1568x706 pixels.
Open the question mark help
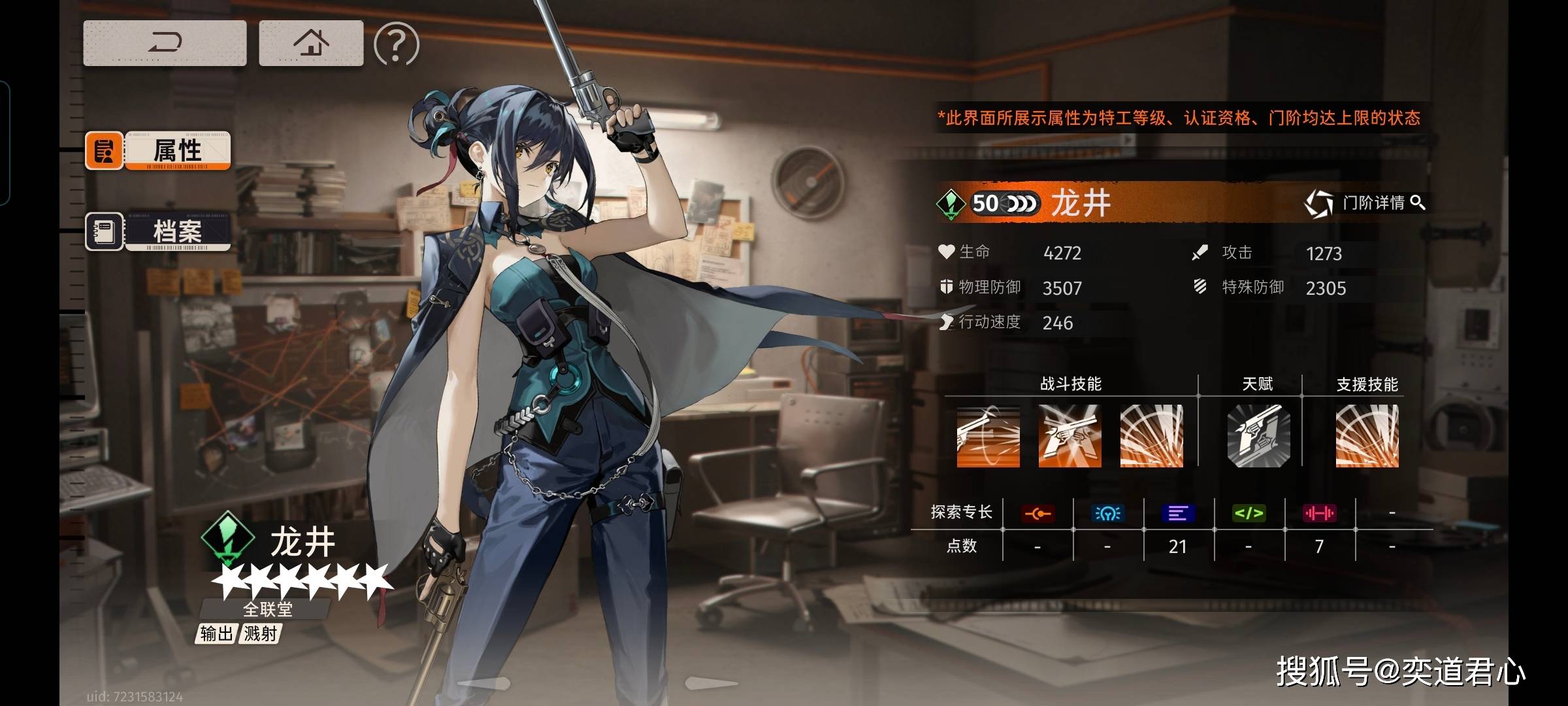[x=396, y=44]
